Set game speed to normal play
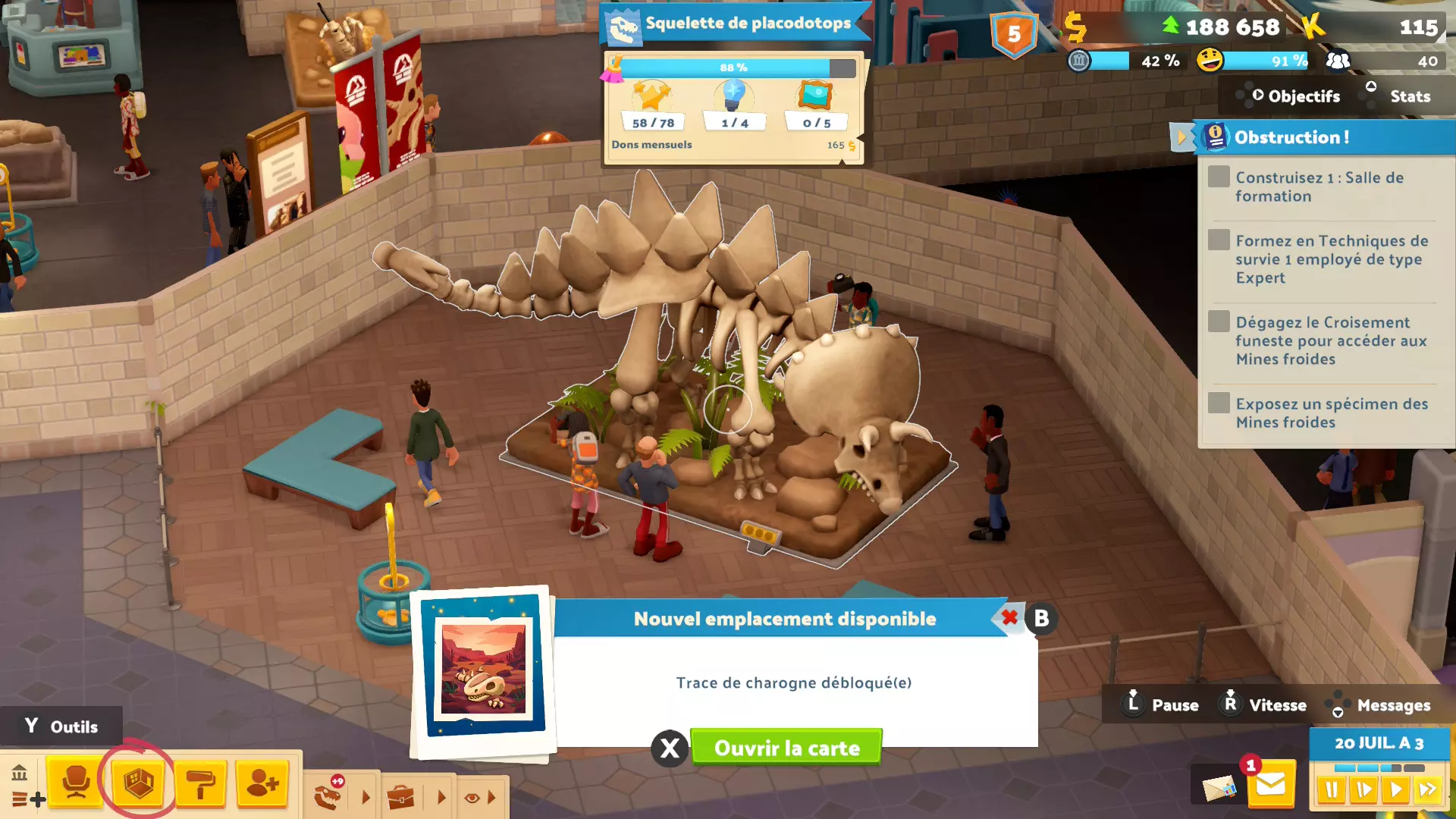Viewport: 1456px width, 819px height. click(x=1395, y=790)
